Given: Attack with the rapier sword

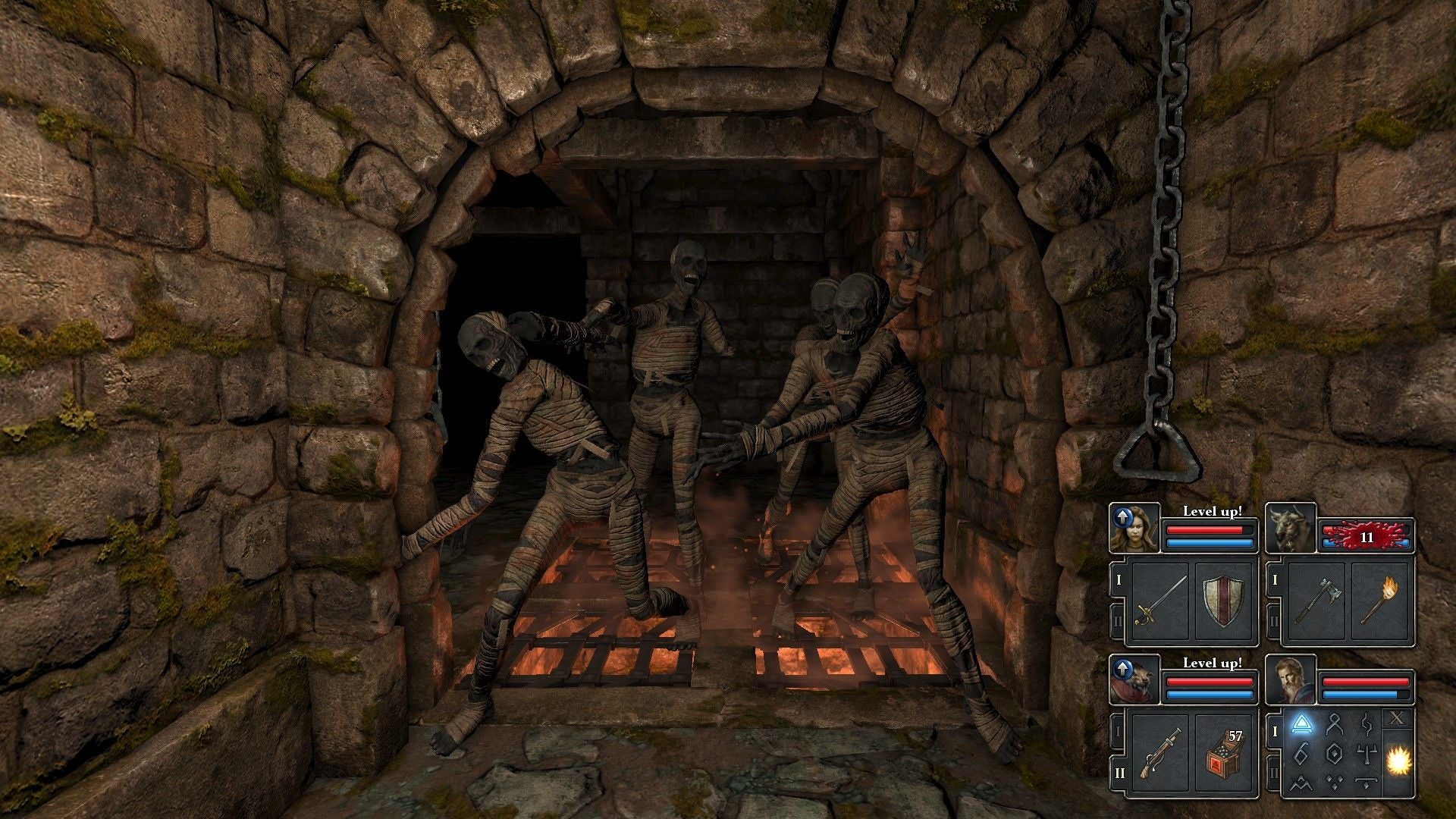Looking at the screenshot, I should tap(1159, 601).
